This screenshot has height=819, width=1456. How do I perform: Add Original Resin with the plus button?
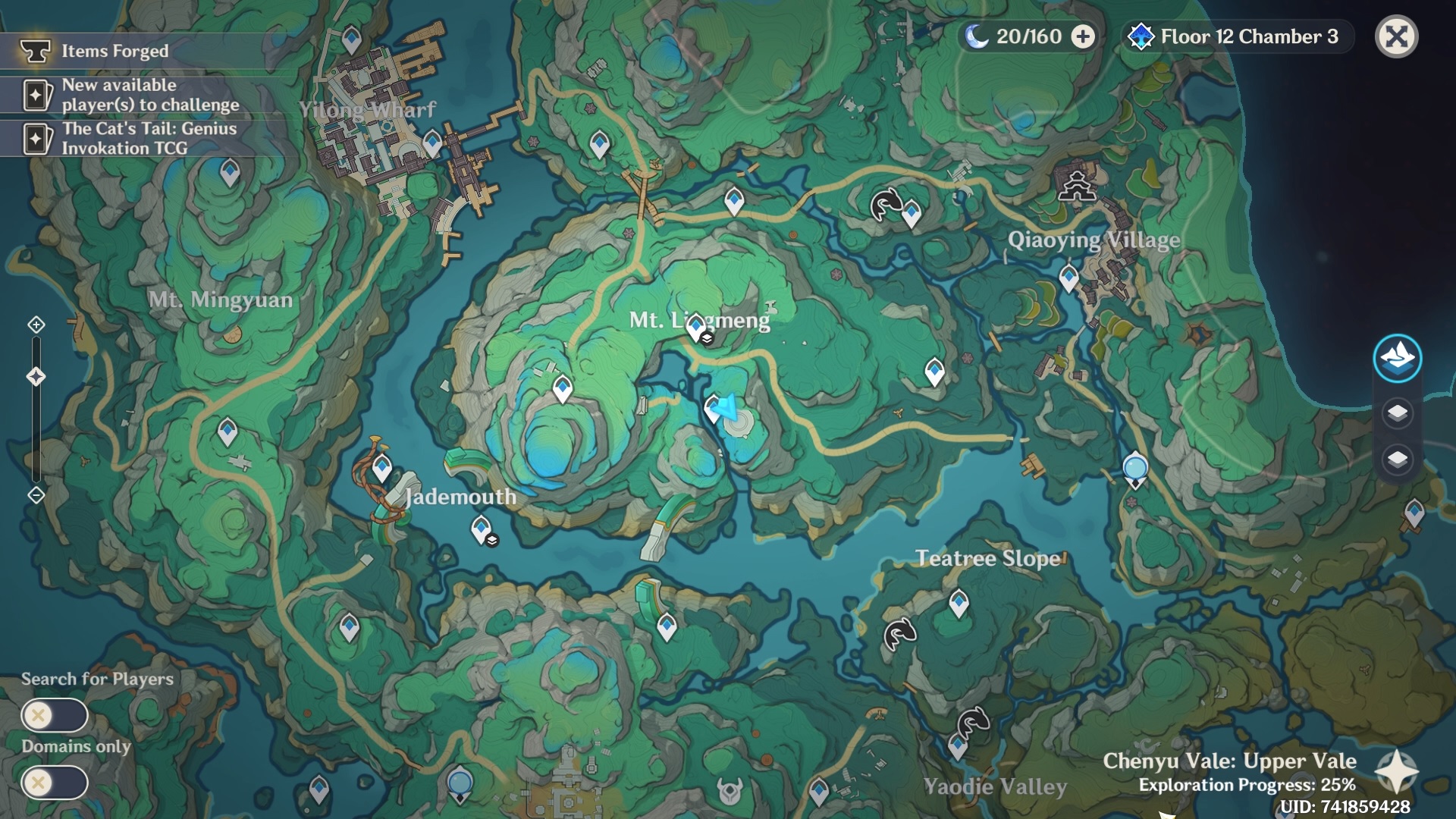(x=1083, y=36)
